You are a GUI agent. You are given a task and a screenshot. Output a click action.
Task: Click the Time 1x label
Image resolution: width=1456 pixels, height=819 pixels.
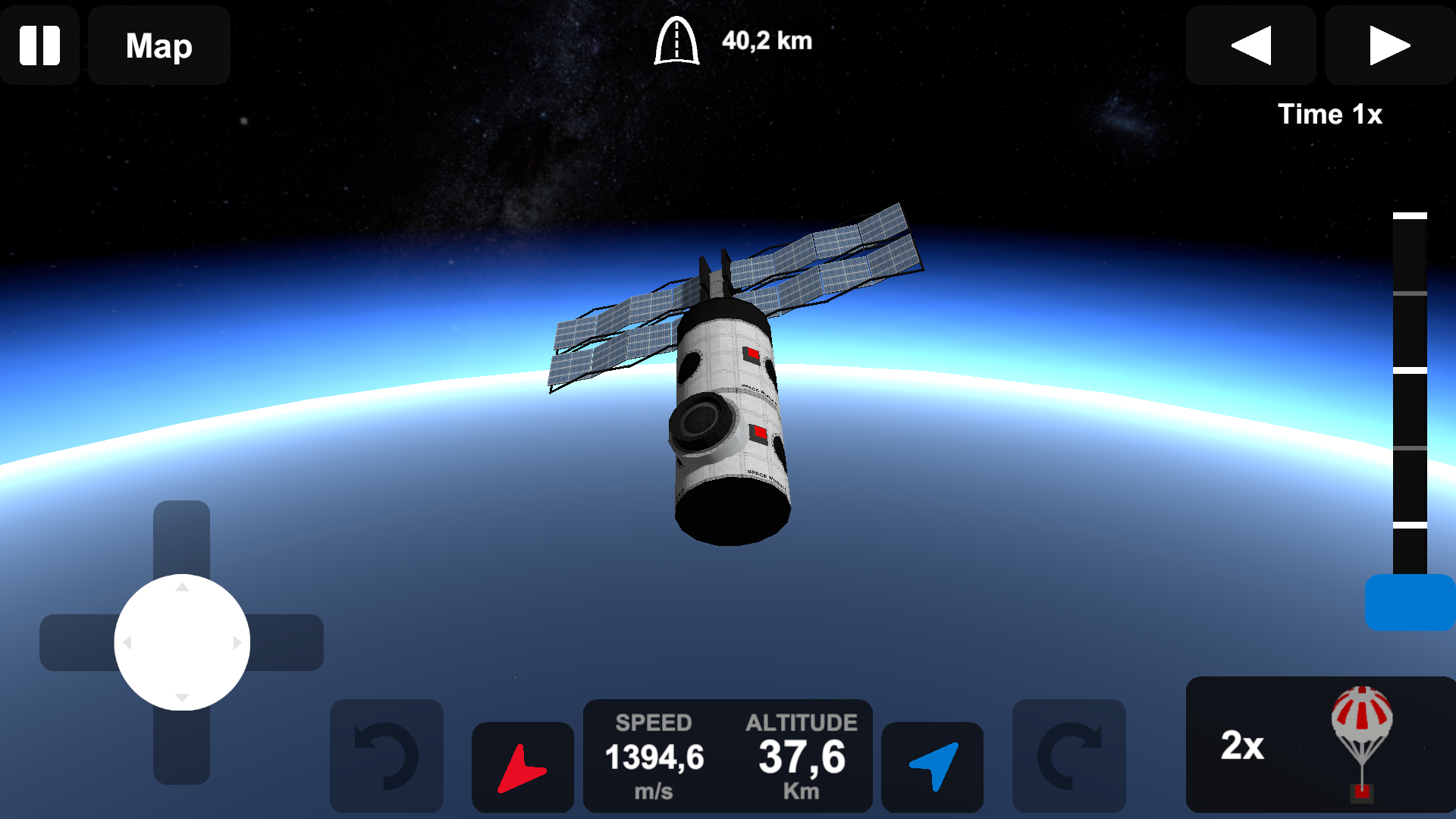[1329, 114]
